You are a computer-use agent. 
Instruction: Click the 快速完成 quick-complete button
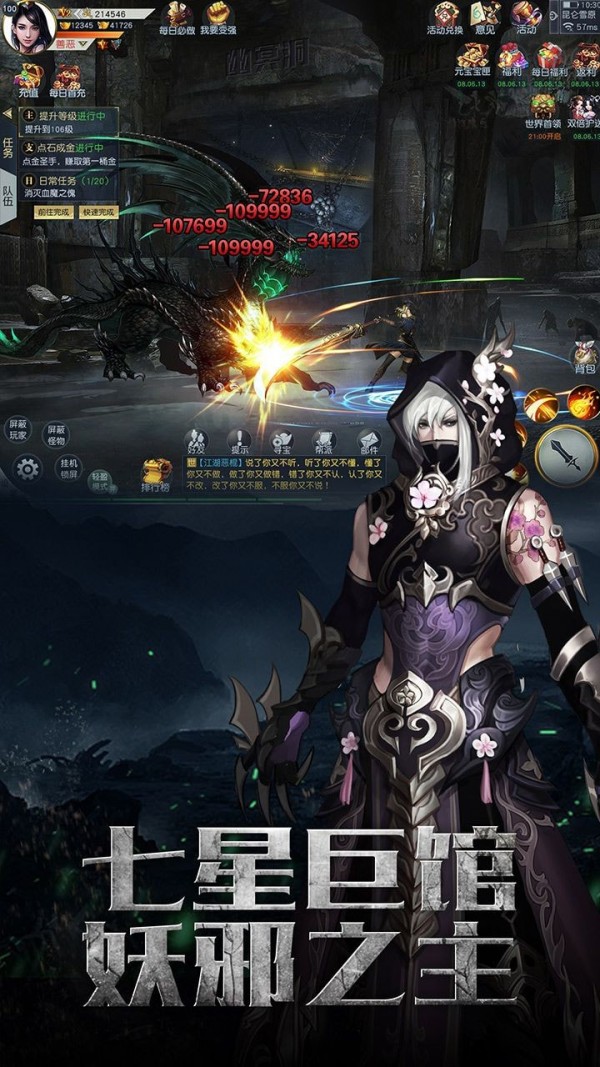click(98, 212)
